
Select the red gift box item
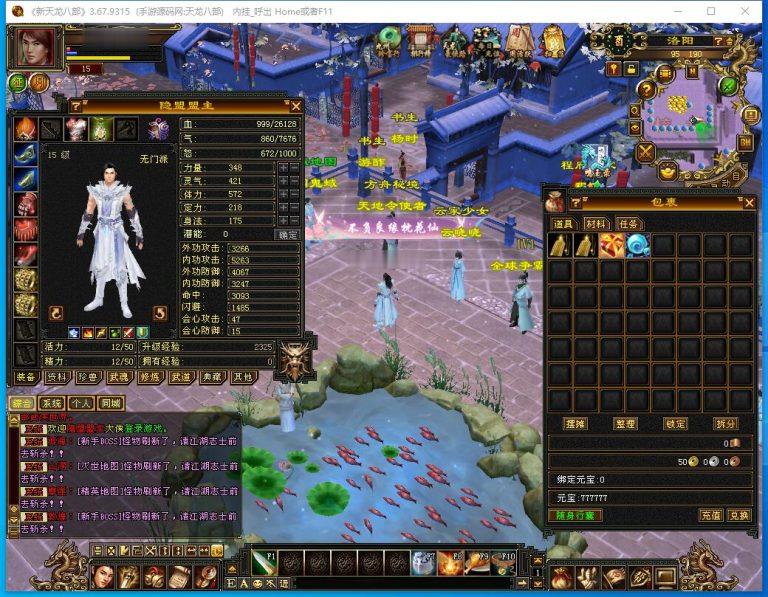pos(611,245)
